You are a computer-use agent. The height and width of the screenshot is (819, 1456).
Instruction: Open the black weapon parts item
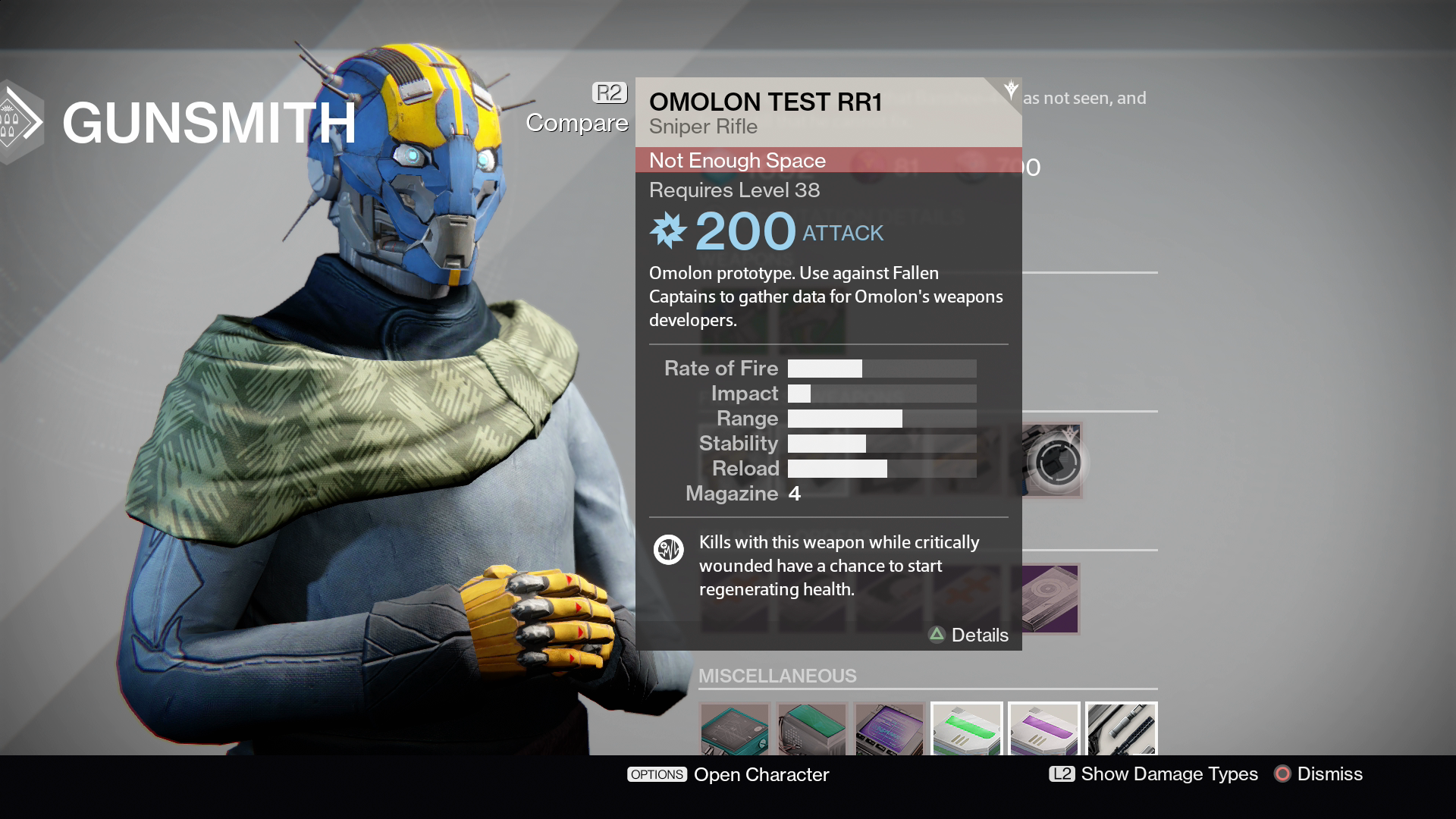click(x=1121, y=730)
